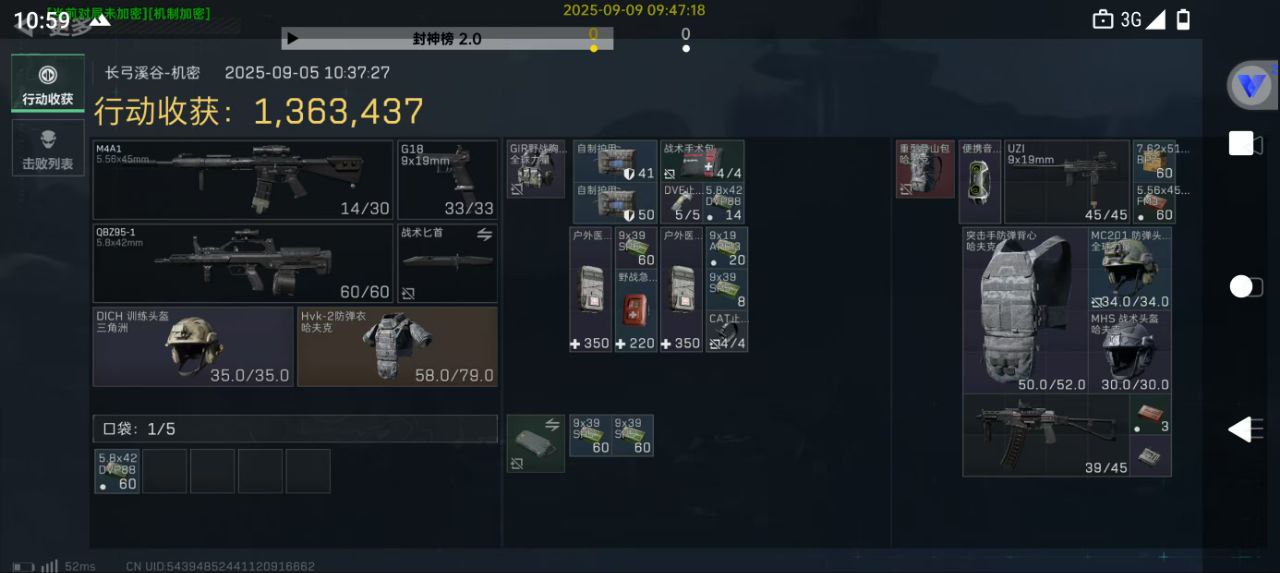Click the 7.62x51 ammo box
The height and width of the screenshot is (573, 1280).
[x=1154, y=160]
